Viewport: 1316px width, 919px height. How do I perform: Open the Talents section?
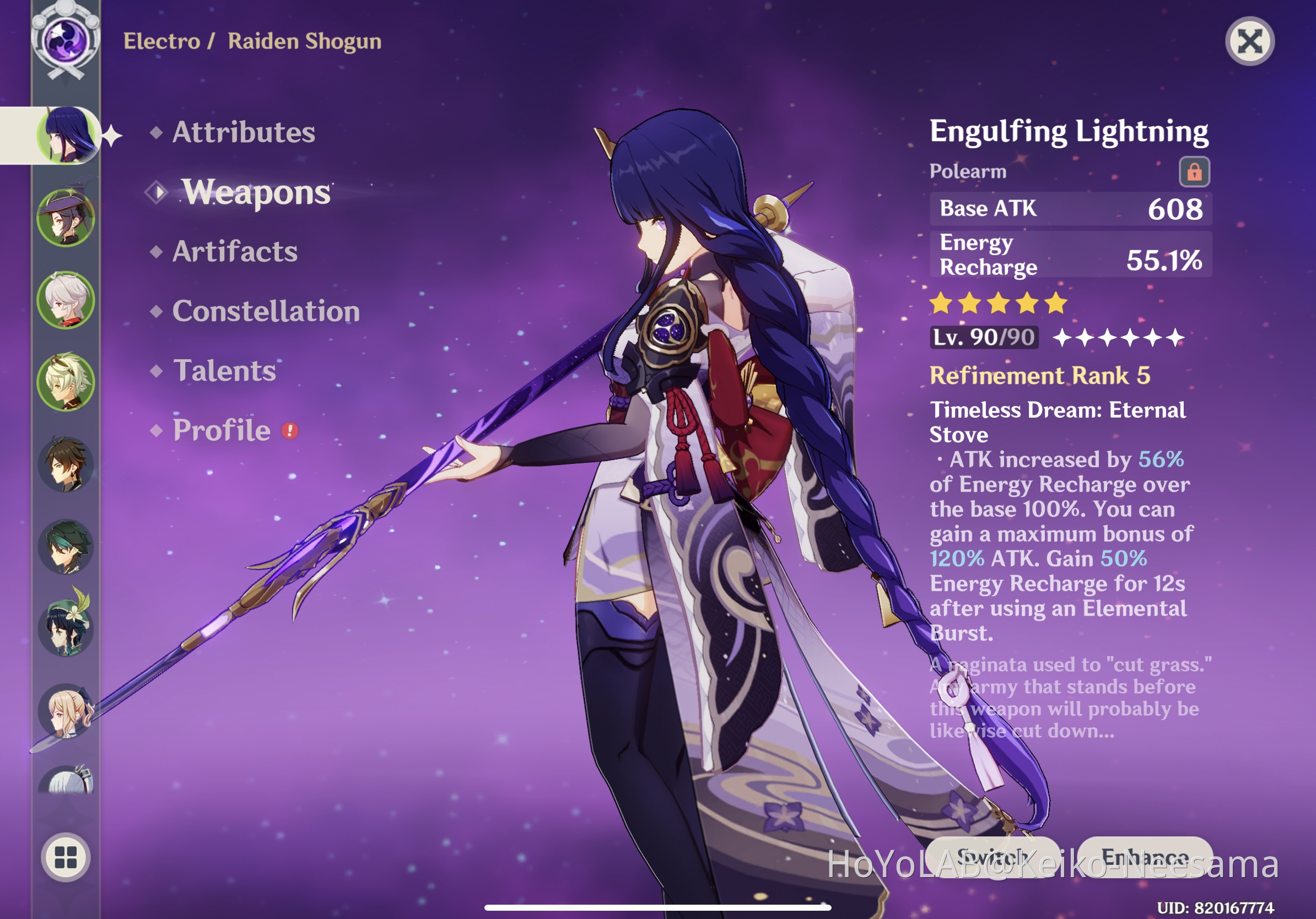pos(225,371)
